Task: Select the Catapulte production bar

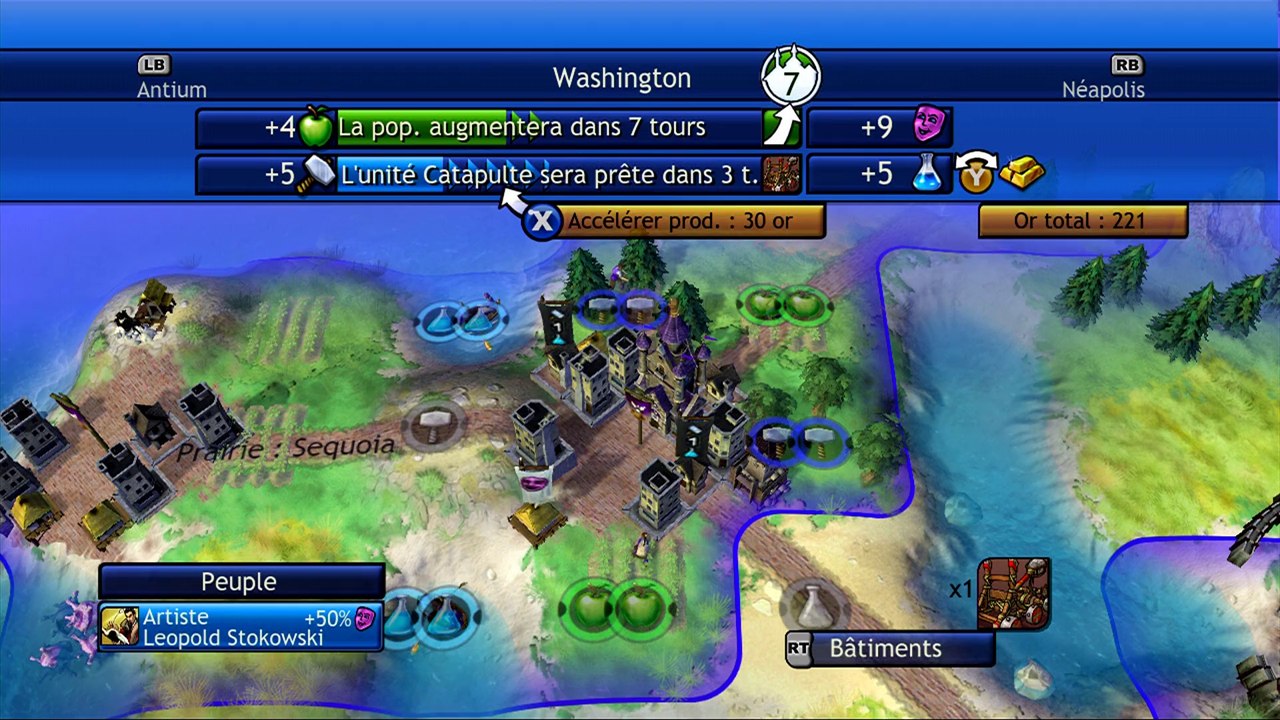Action: click(x=549, y=174)
